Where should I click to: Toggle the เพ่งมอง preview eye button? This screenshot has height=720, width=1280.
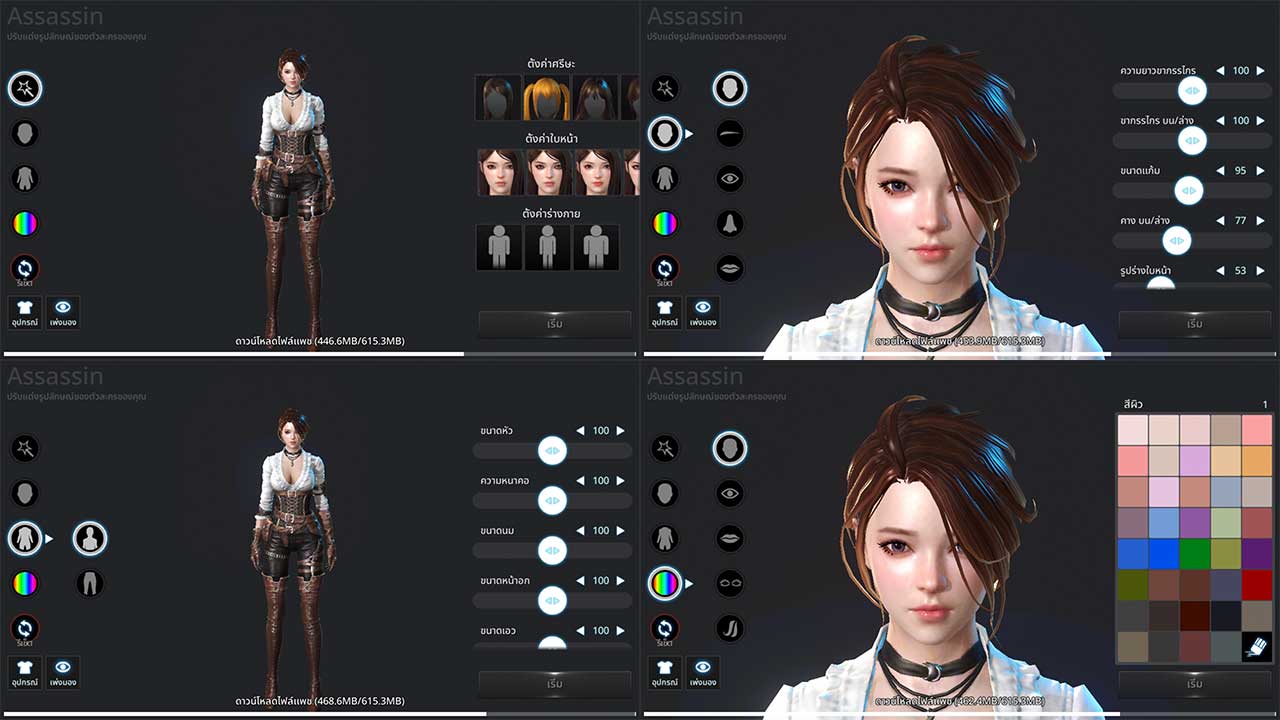tap(63, 312)
